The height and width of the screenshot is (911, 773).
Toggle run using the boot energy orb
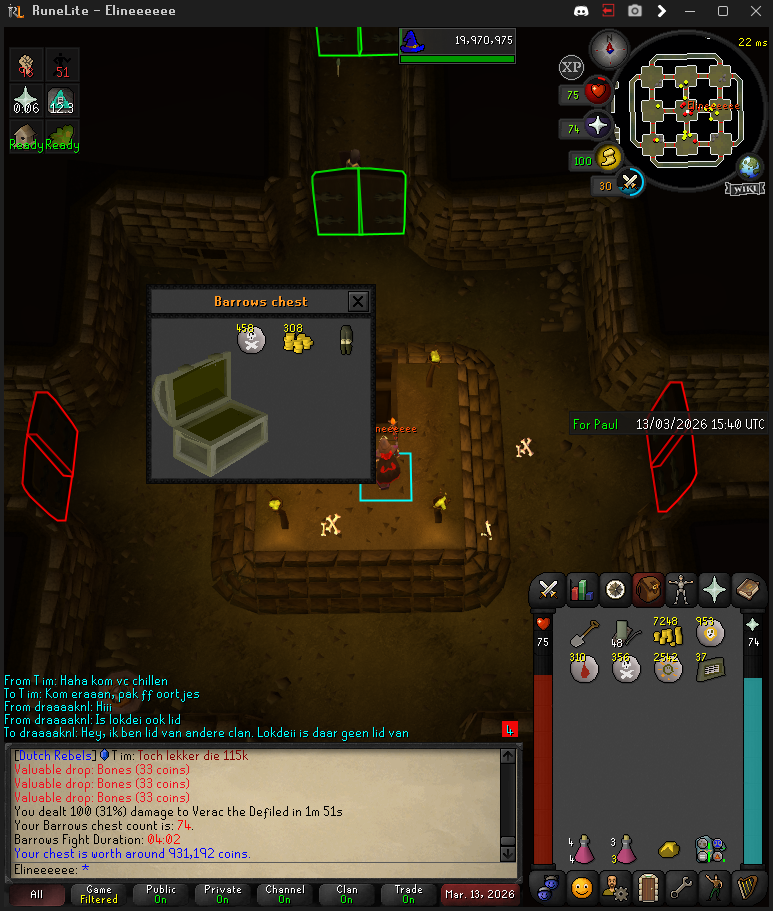click(608, 158)
